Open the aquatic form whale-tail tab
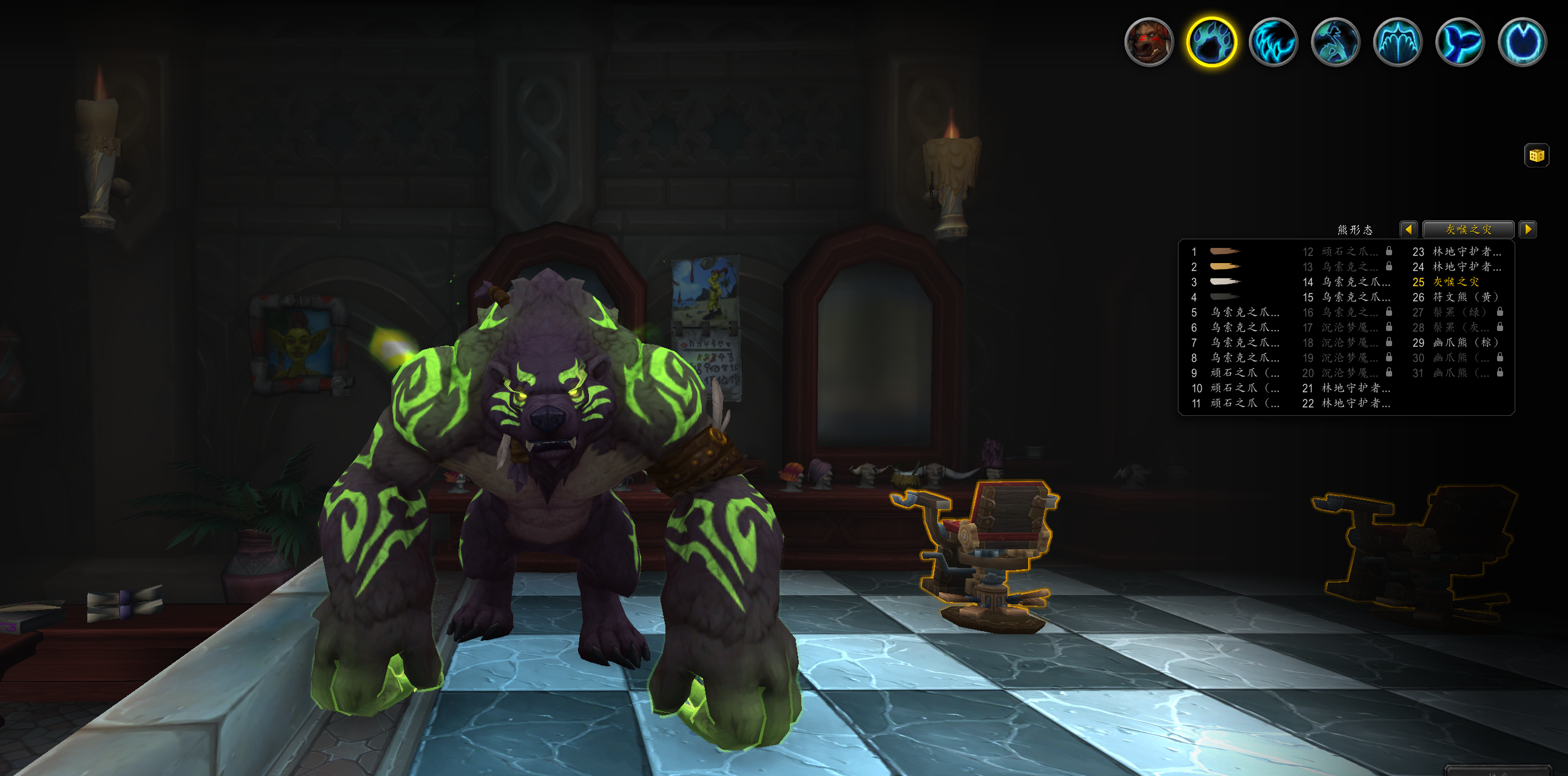 pos(1459,41)
